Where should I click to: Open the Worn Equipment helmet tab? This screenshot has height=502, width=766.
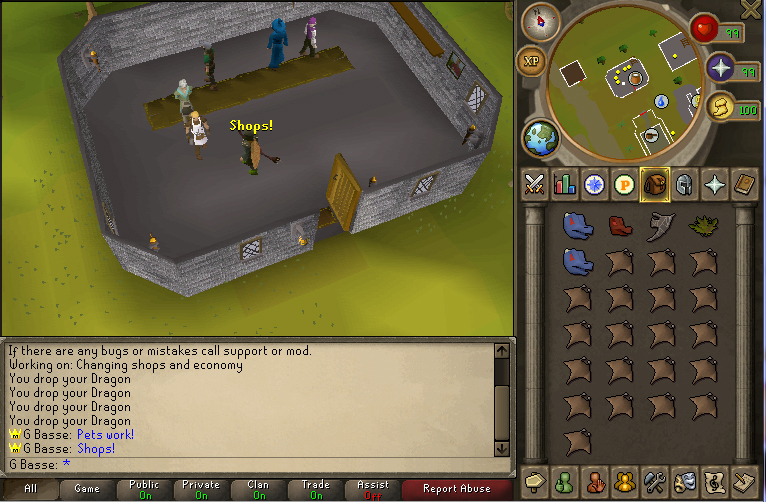point(685,184)
